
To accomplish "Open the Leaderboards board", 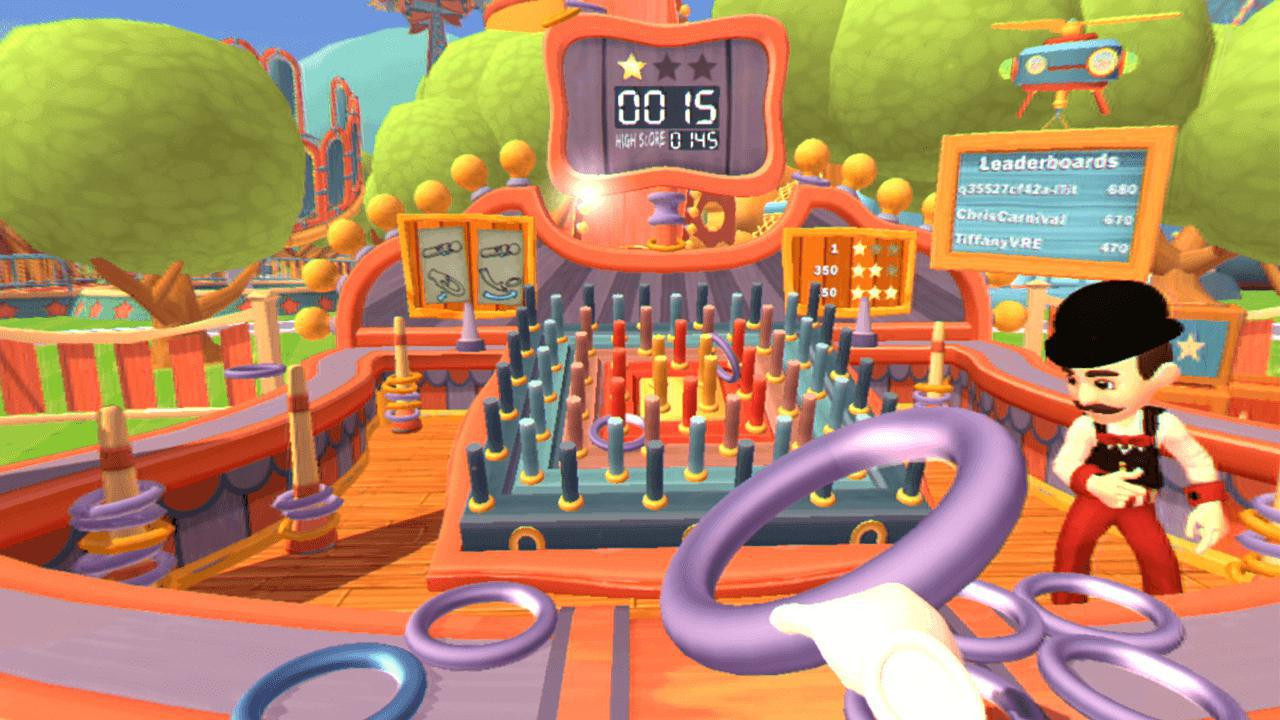I will point(1048,161).
